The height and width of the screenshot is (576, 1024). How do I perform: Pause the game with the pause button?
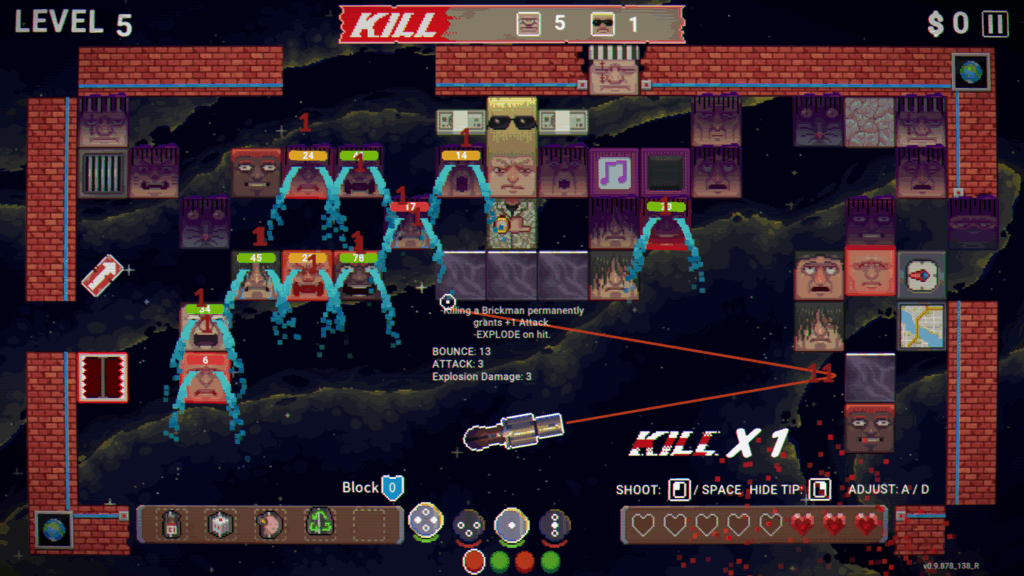coord(995,24)
